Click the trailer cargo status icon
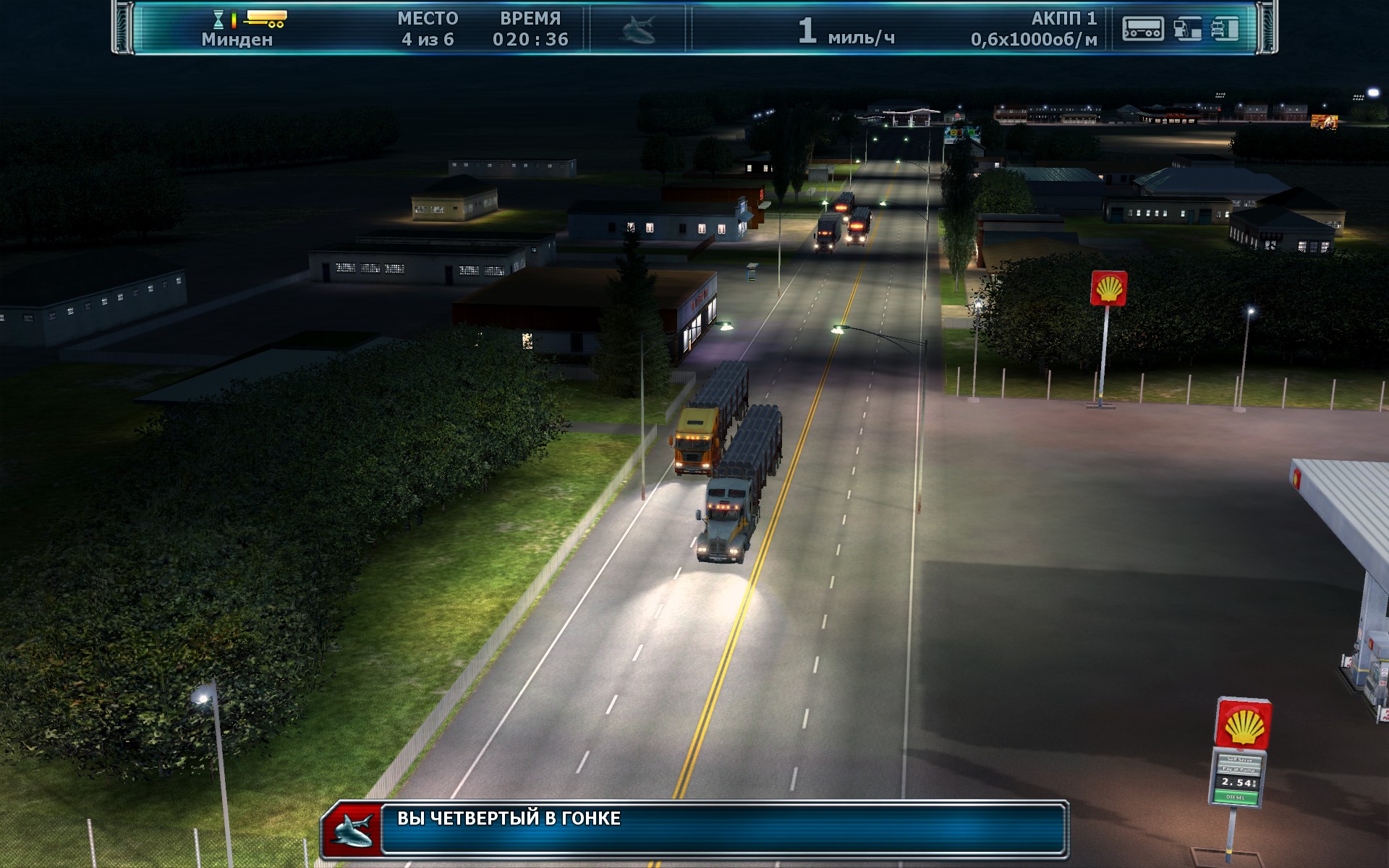 [x=1142, y=29]
